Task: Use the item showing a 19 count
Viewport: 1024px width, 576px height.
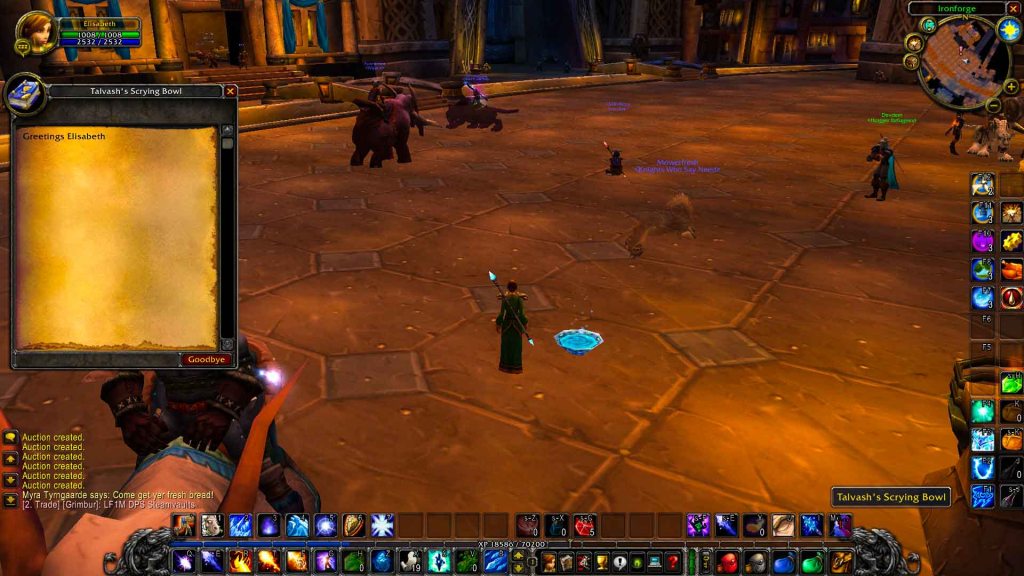Action: coord(410,561)
